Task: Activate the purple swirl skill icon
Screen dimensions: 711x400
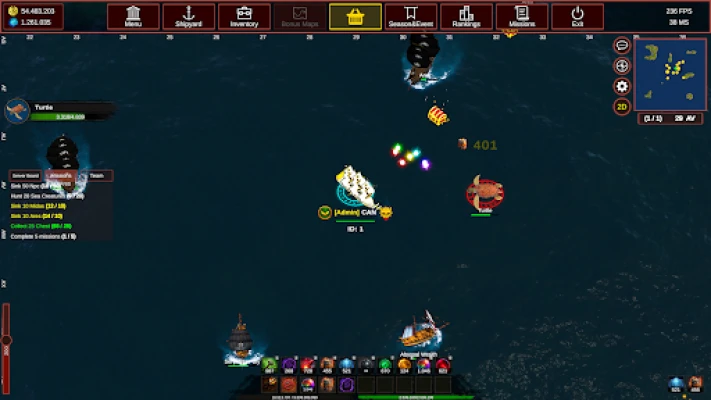Action: coord(346,384)
